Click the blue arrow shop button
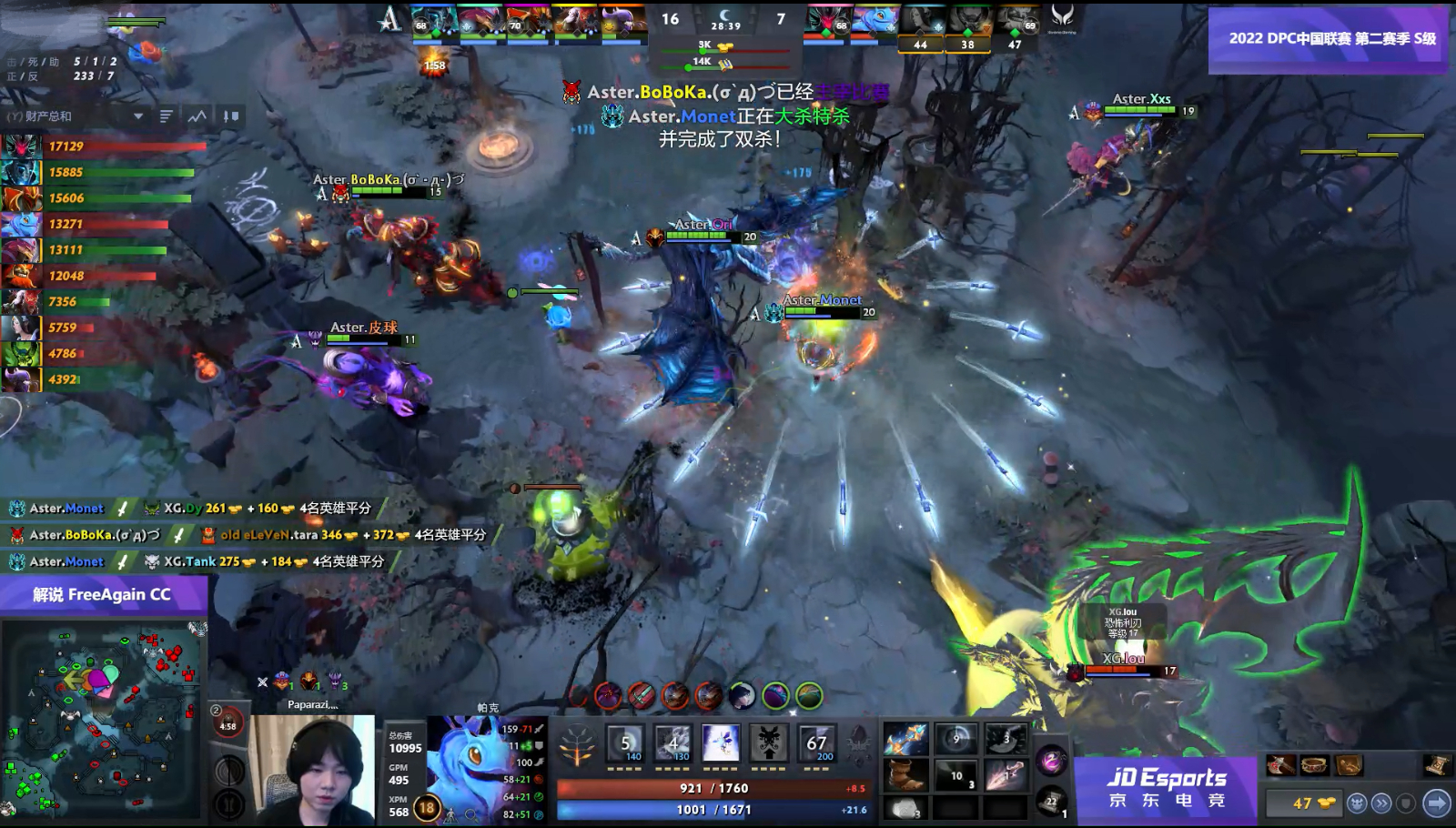 [x=1436, y=803]
